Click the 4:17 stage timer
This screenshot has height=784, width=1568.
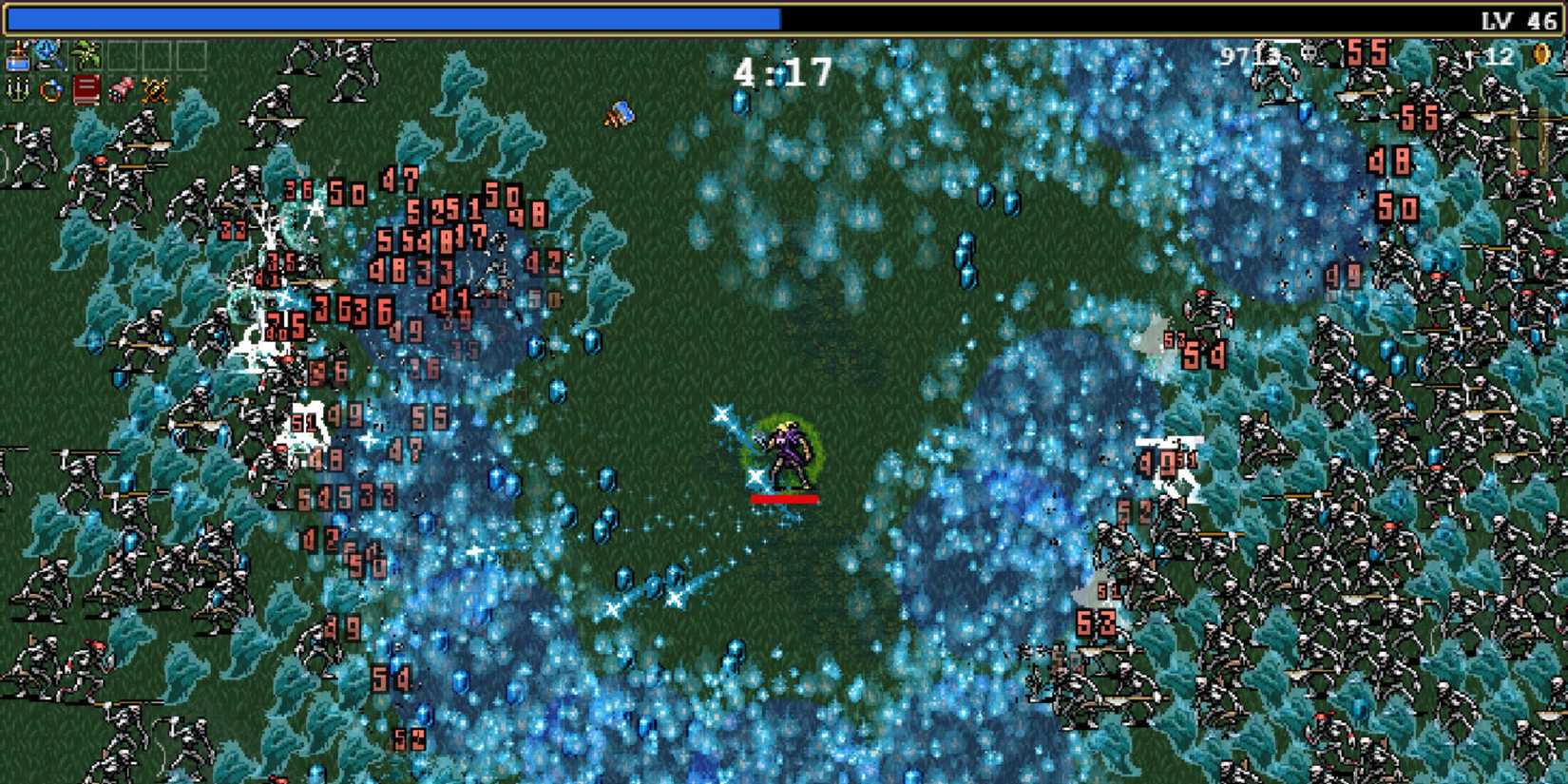(x=783, y=68)
